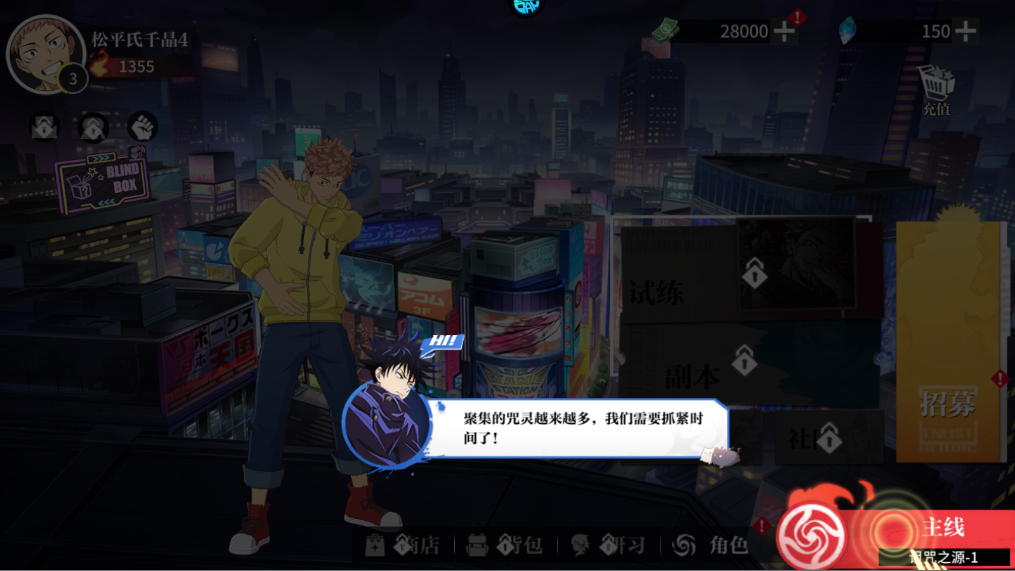This screenshot has height=571, width=1015.
Task: Tap the fist icon below the avatar
Action: (x=142, y=127)
